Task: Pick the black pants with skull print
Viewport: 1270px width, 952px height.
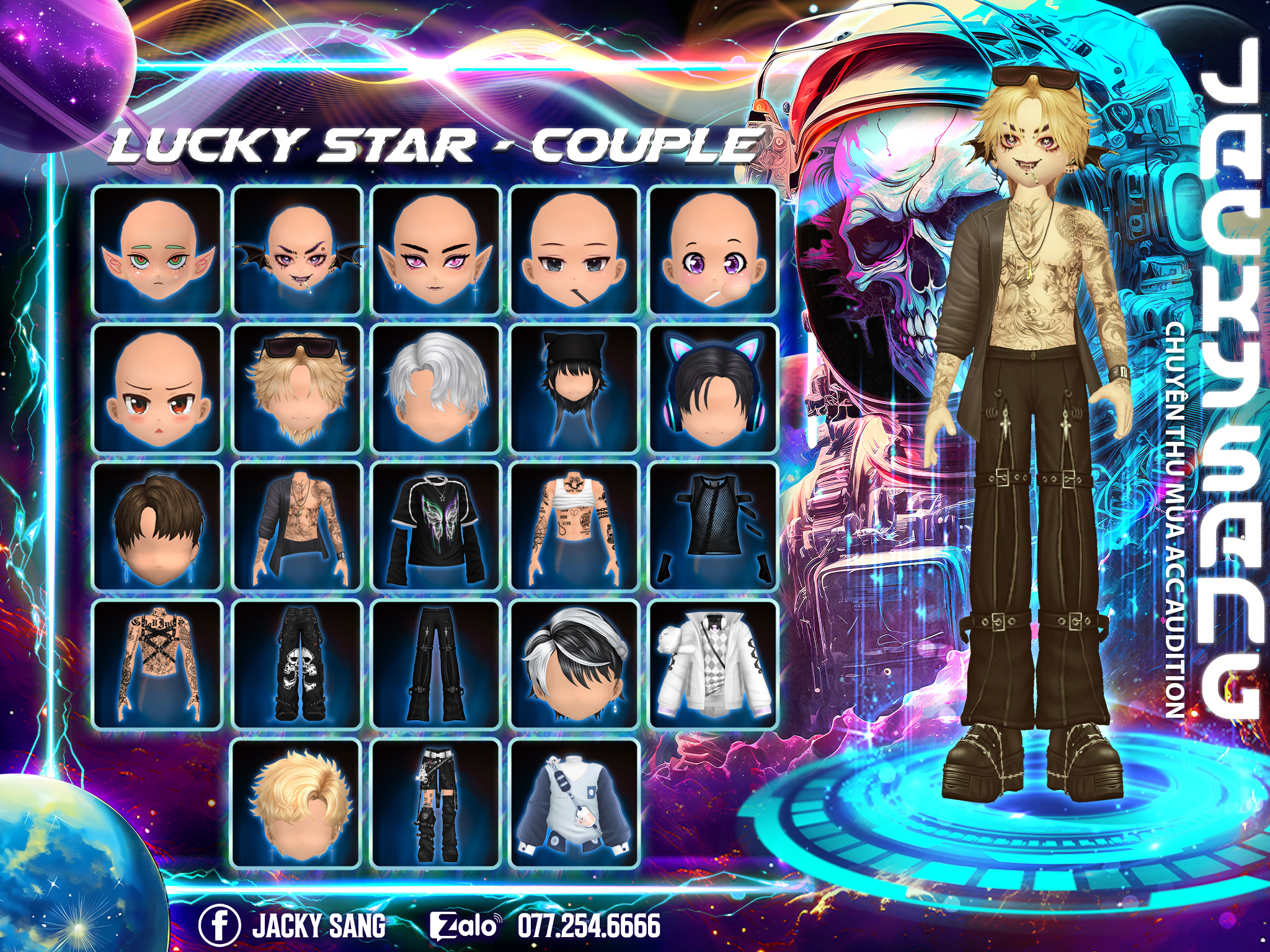Action: click(x=297, y=664)
